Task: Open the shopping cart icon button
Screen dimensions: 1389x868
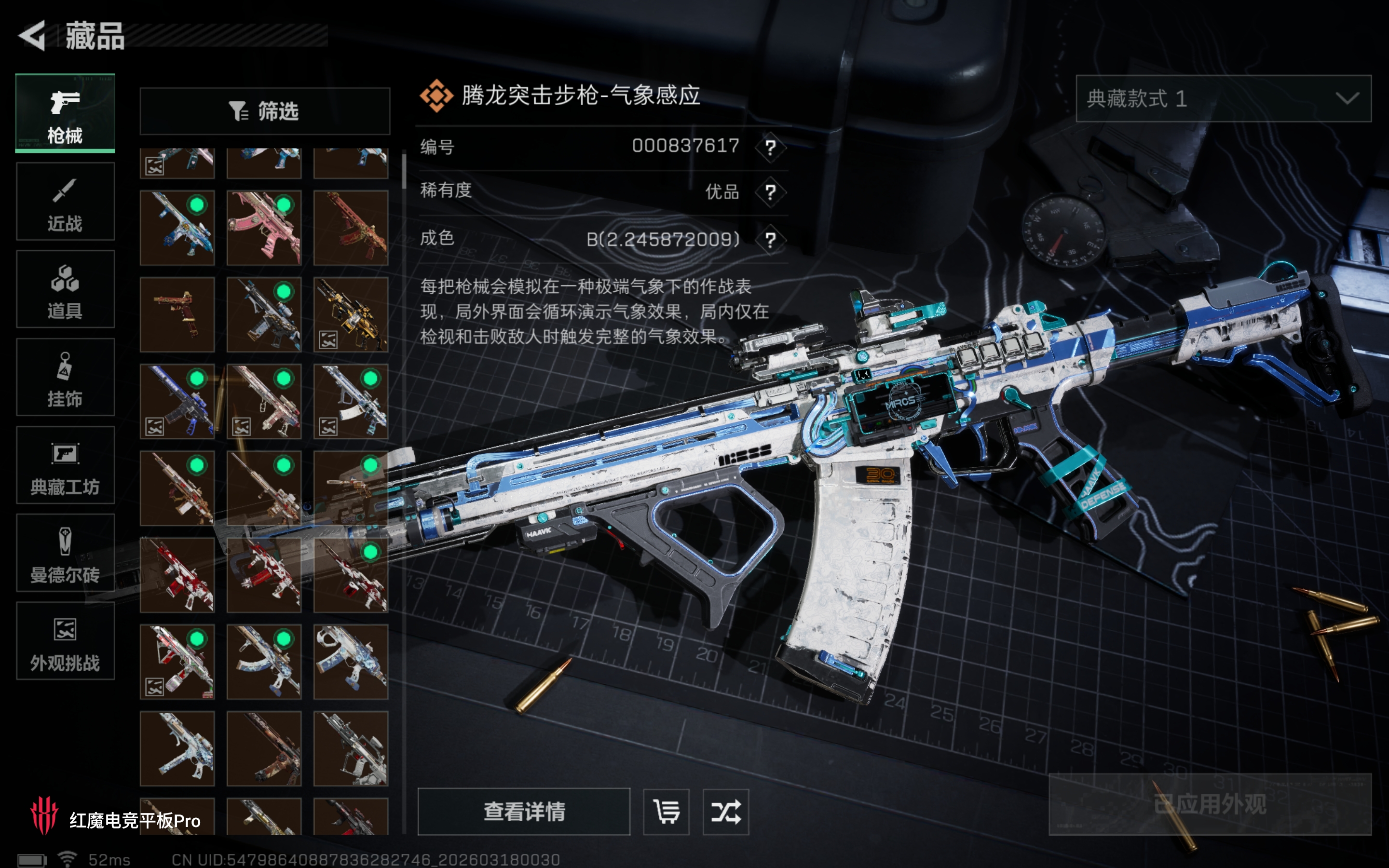Action: coord(667,811)
